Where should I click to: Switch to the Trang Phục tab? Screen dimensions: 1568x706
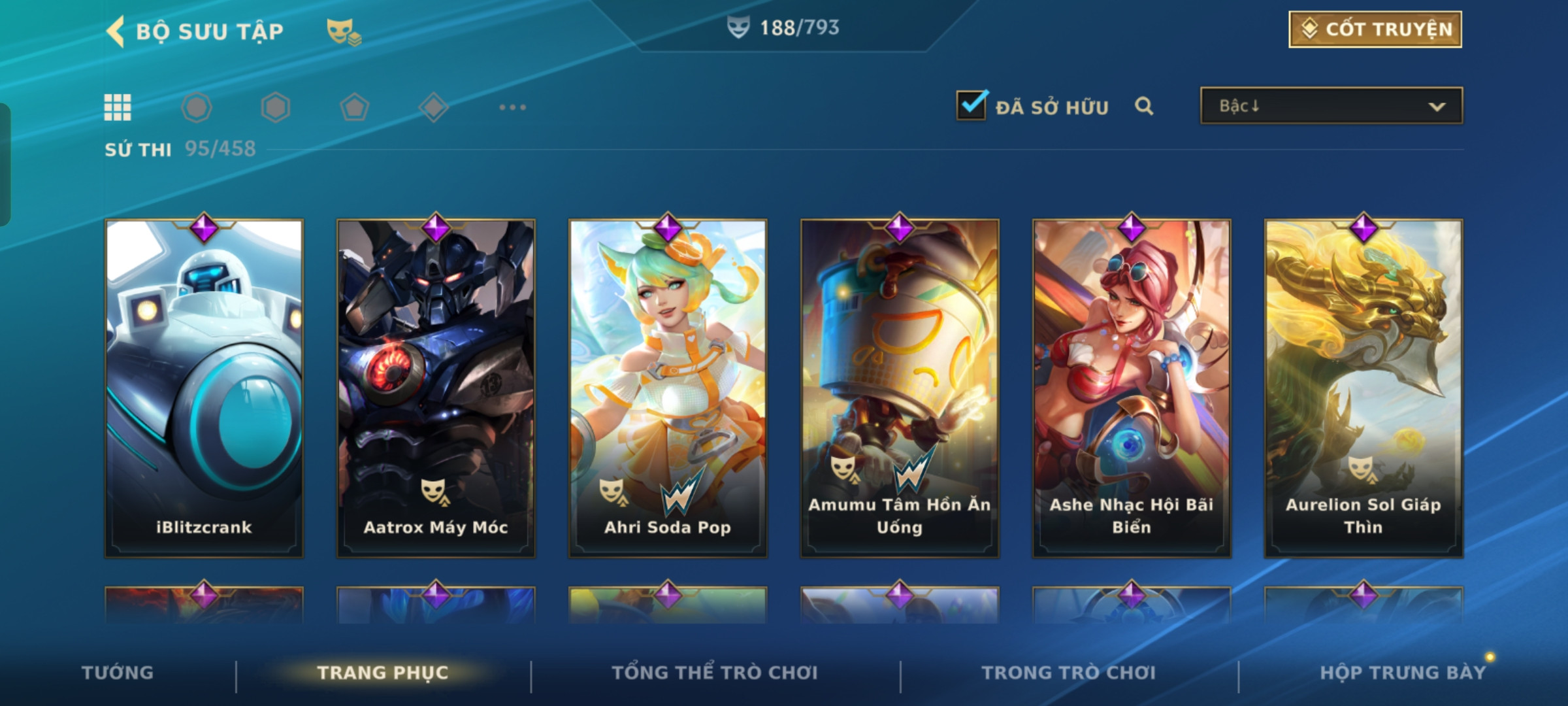(383, 673)
